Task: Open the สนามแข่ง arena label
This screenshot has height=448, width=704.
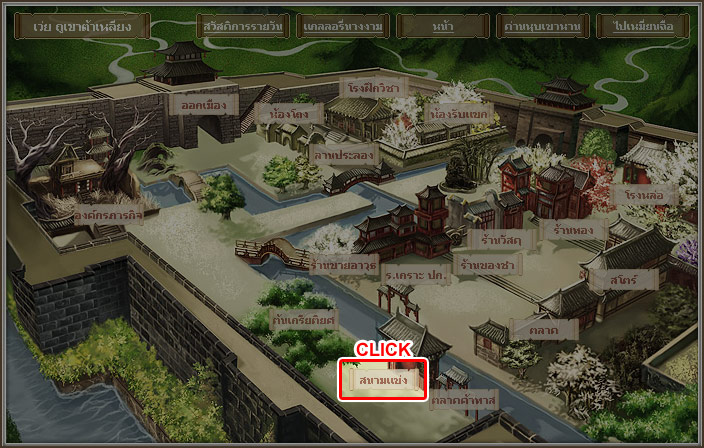Action: (383, 380)
